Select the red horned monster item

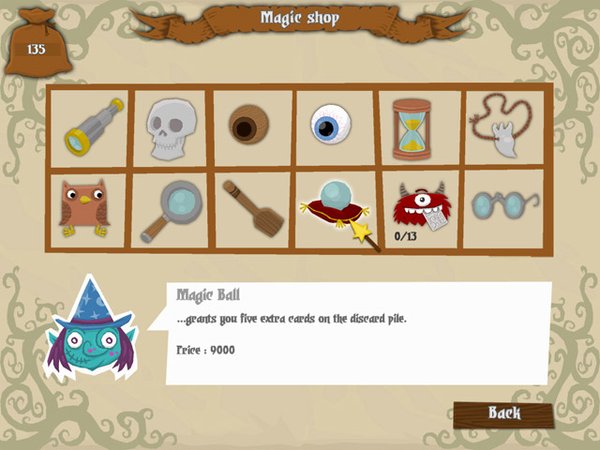coord(417,205)
